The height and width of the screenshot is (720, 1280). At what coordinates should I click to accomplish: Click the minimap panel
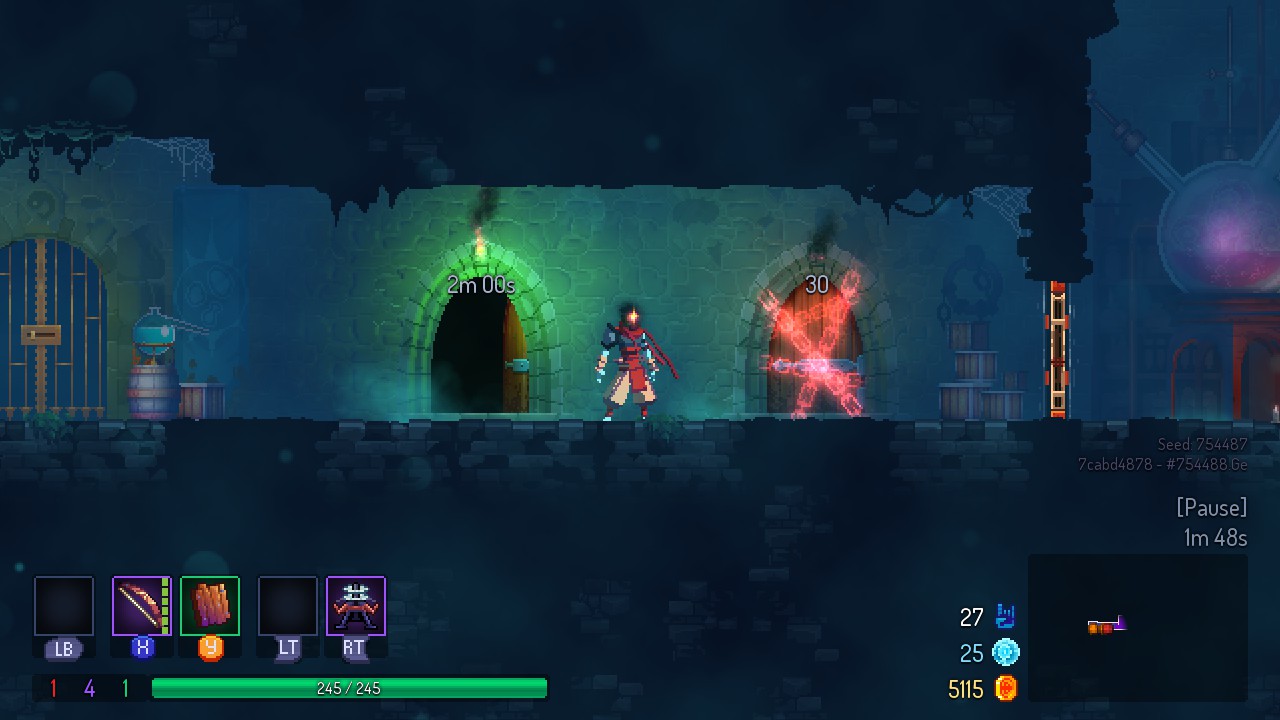coord(1137,627)
